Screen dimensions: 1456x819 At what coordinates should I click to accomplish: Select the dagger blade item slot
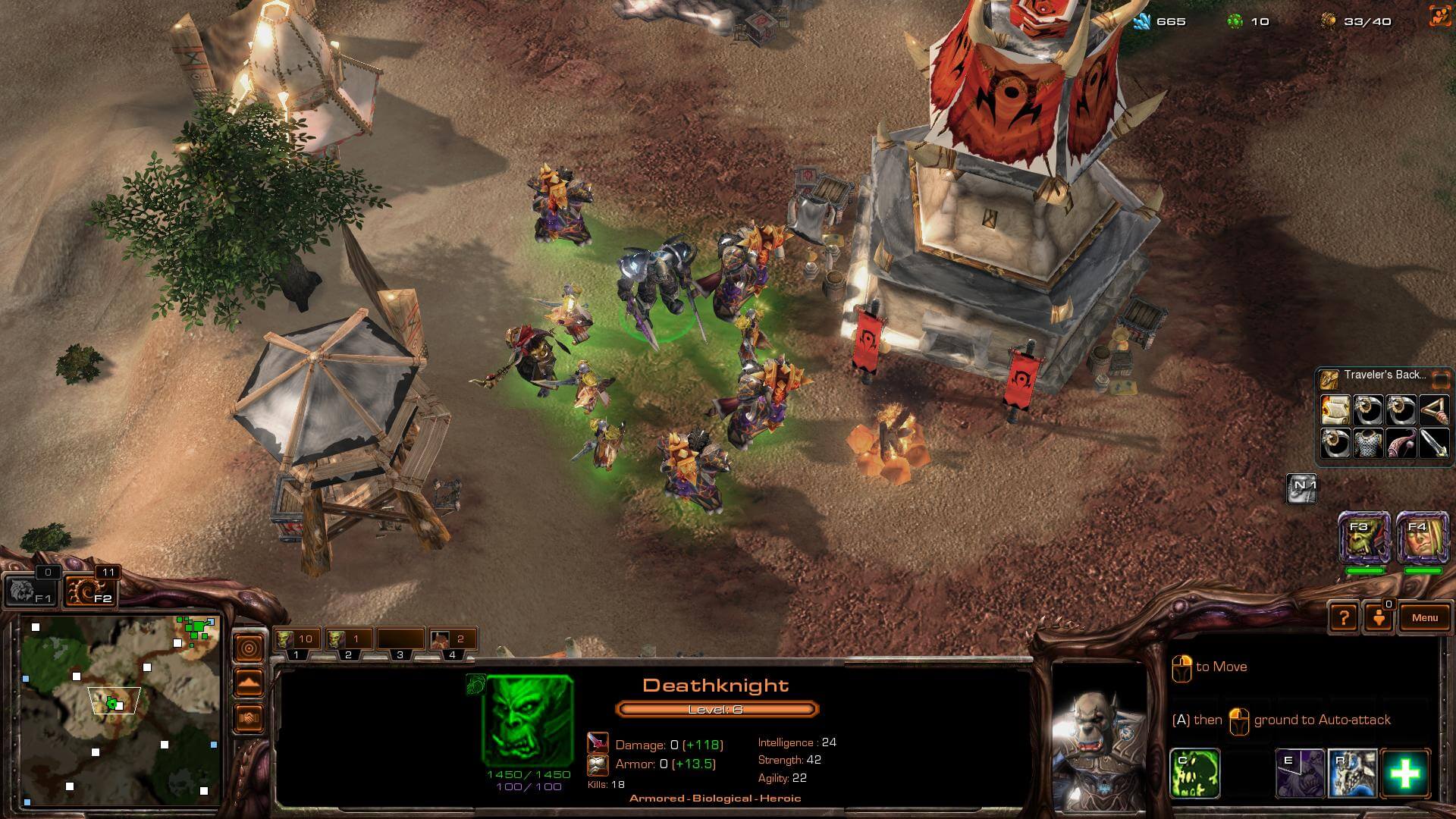(x=1433, y=444)
